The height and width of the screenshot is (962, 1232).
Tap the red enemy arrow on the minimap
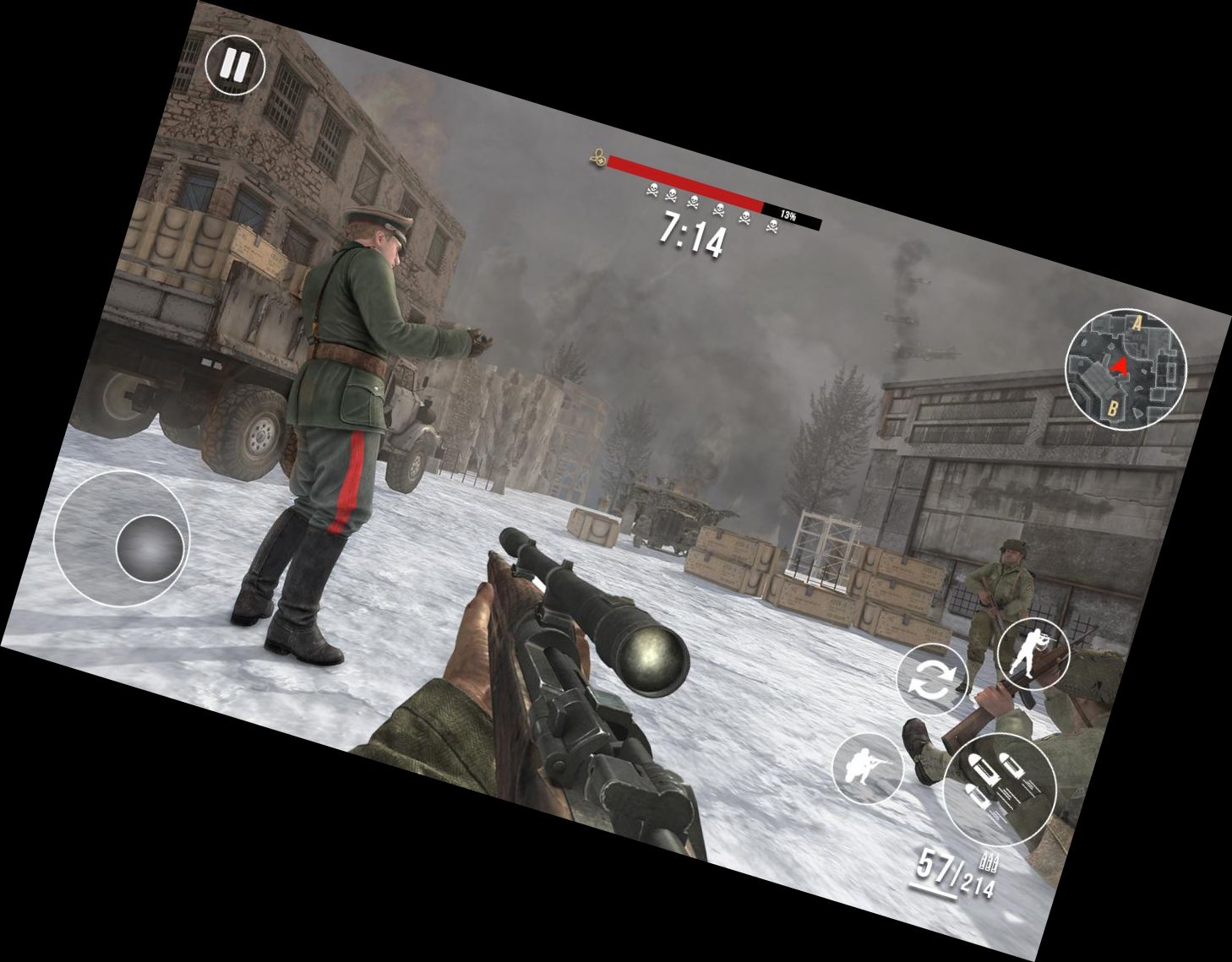point(1118,365)
